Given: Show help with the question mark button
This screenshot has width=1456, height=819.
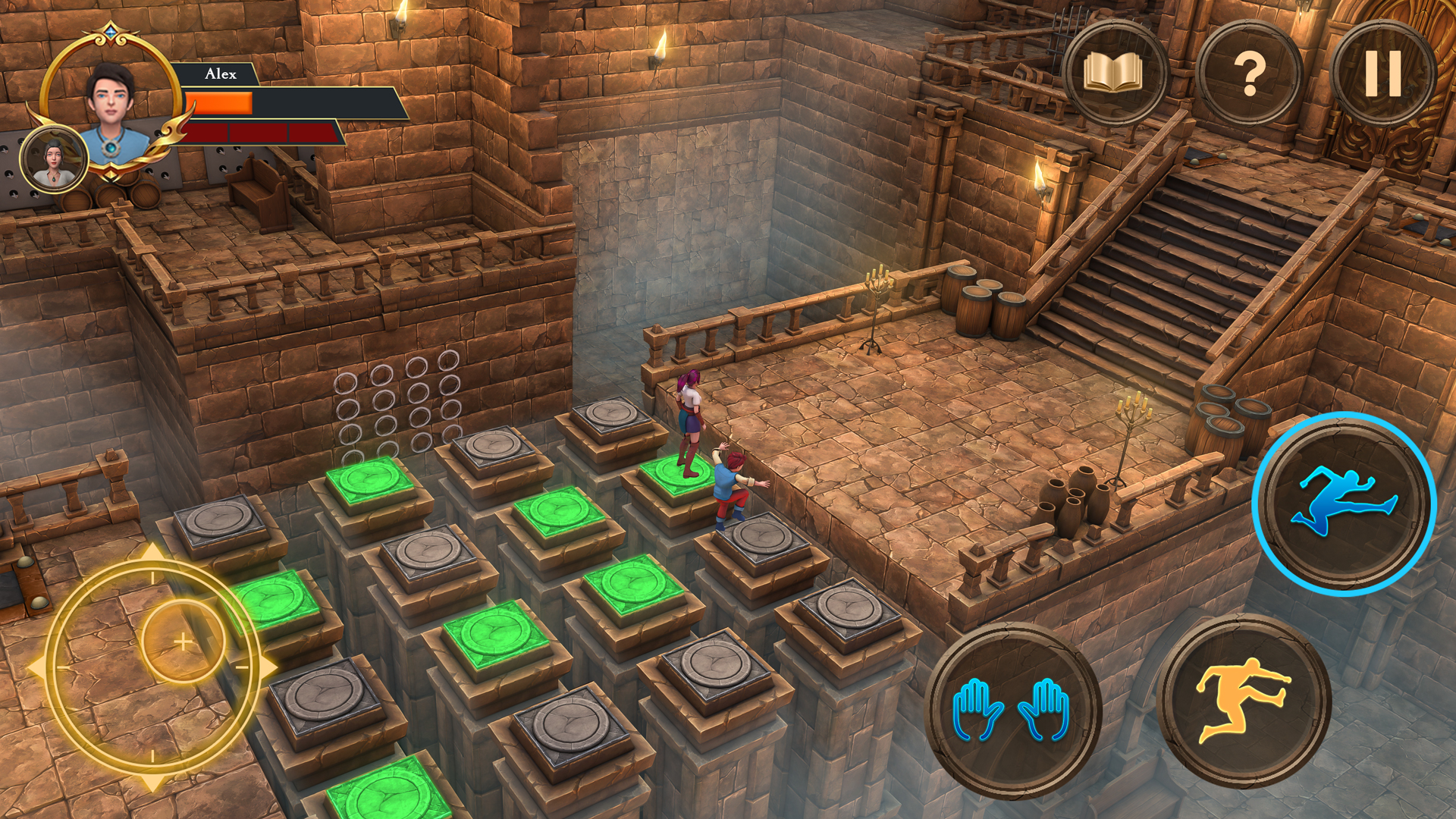Looking at the screenshot, I should (x=1249, y=74).
